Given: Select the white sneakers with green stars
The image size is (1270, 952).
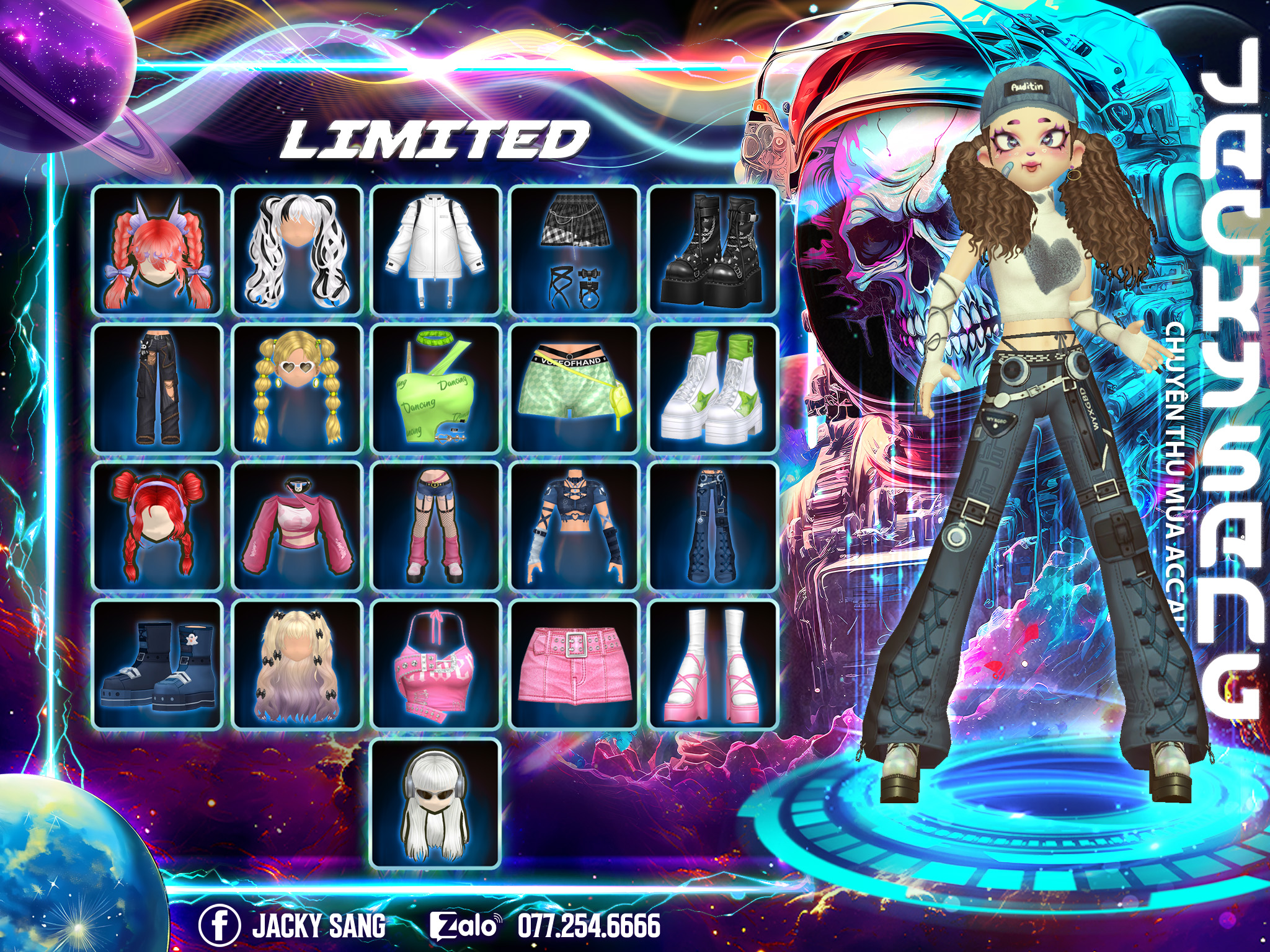Looking at the screenshot, I should (713, 388).
